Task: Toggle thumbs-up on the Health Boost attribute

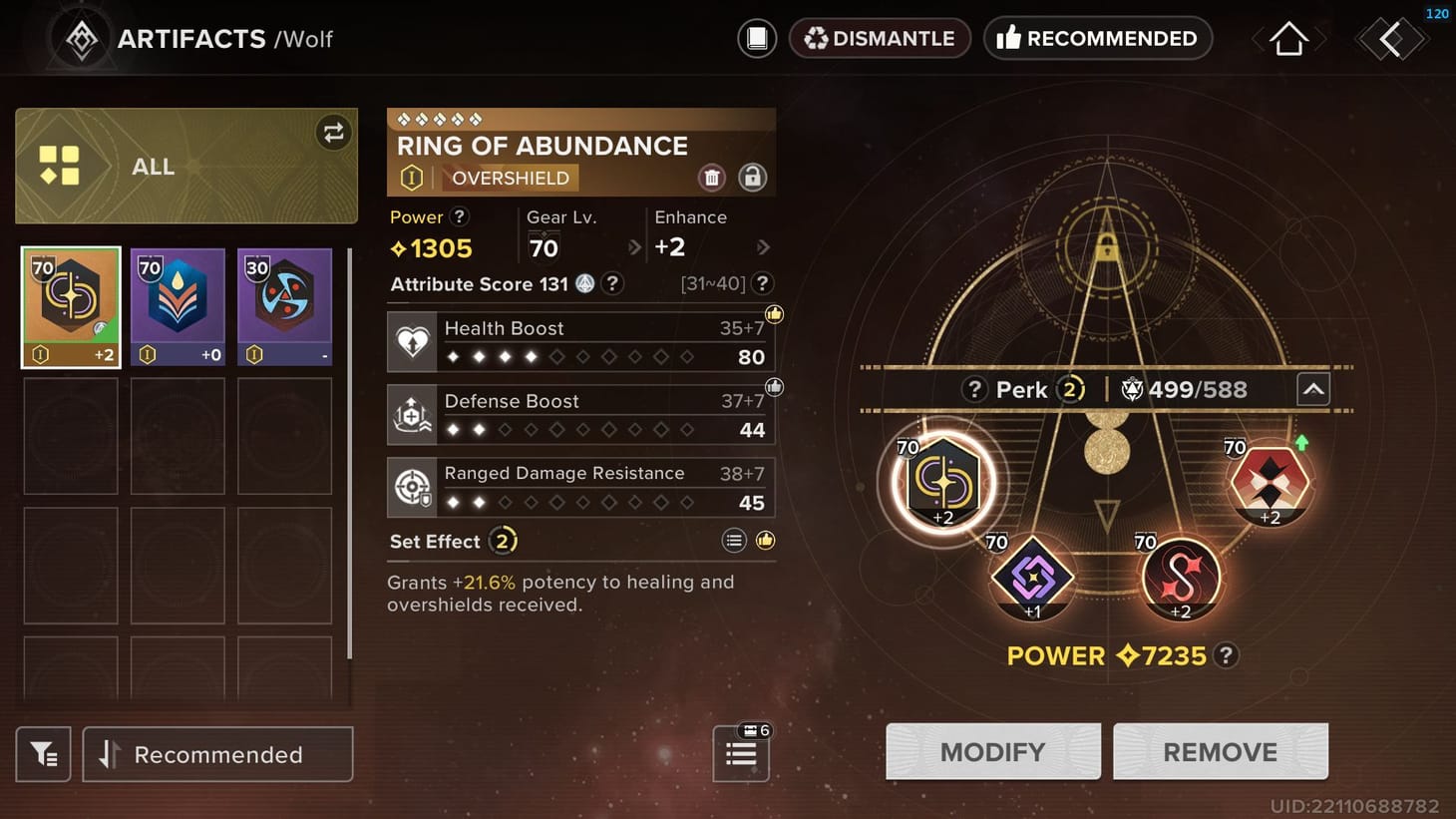Action: (774, 314)
